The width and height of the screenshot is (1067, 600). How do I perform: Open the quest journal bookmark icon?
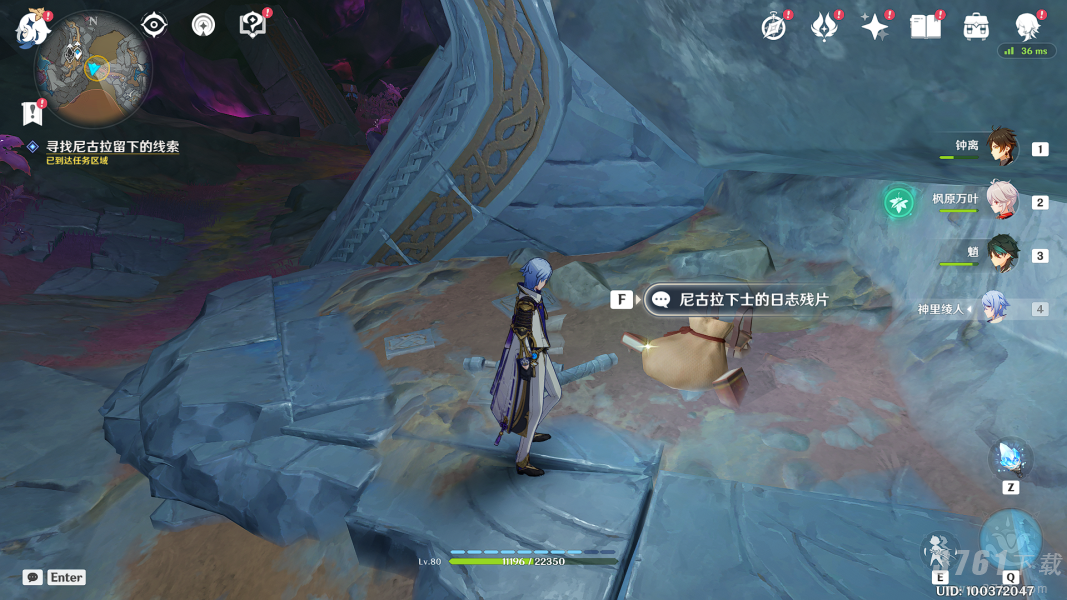[x=31, y=112]
